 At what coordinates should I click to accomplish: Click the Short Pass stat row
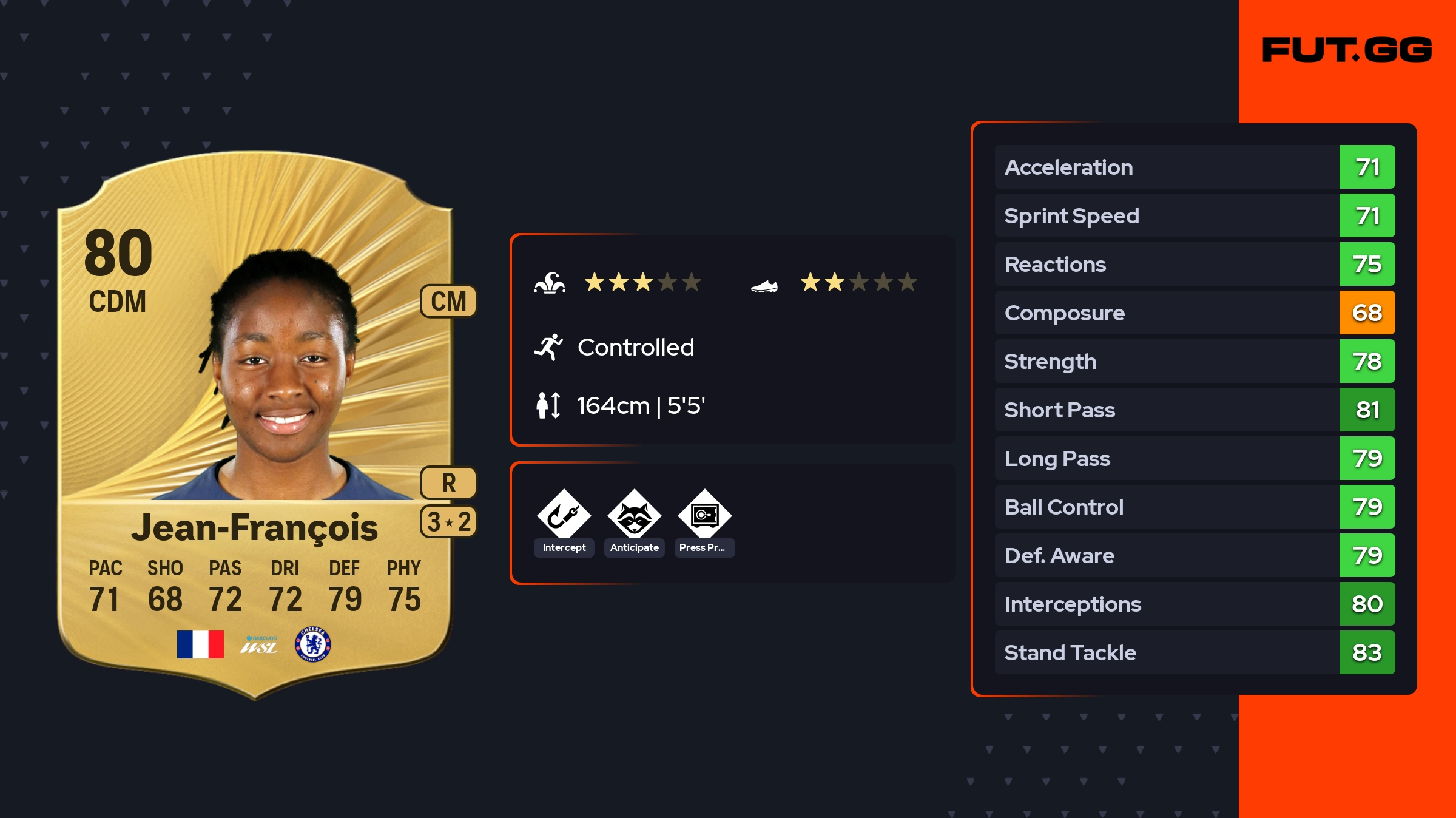[1194, 410]
